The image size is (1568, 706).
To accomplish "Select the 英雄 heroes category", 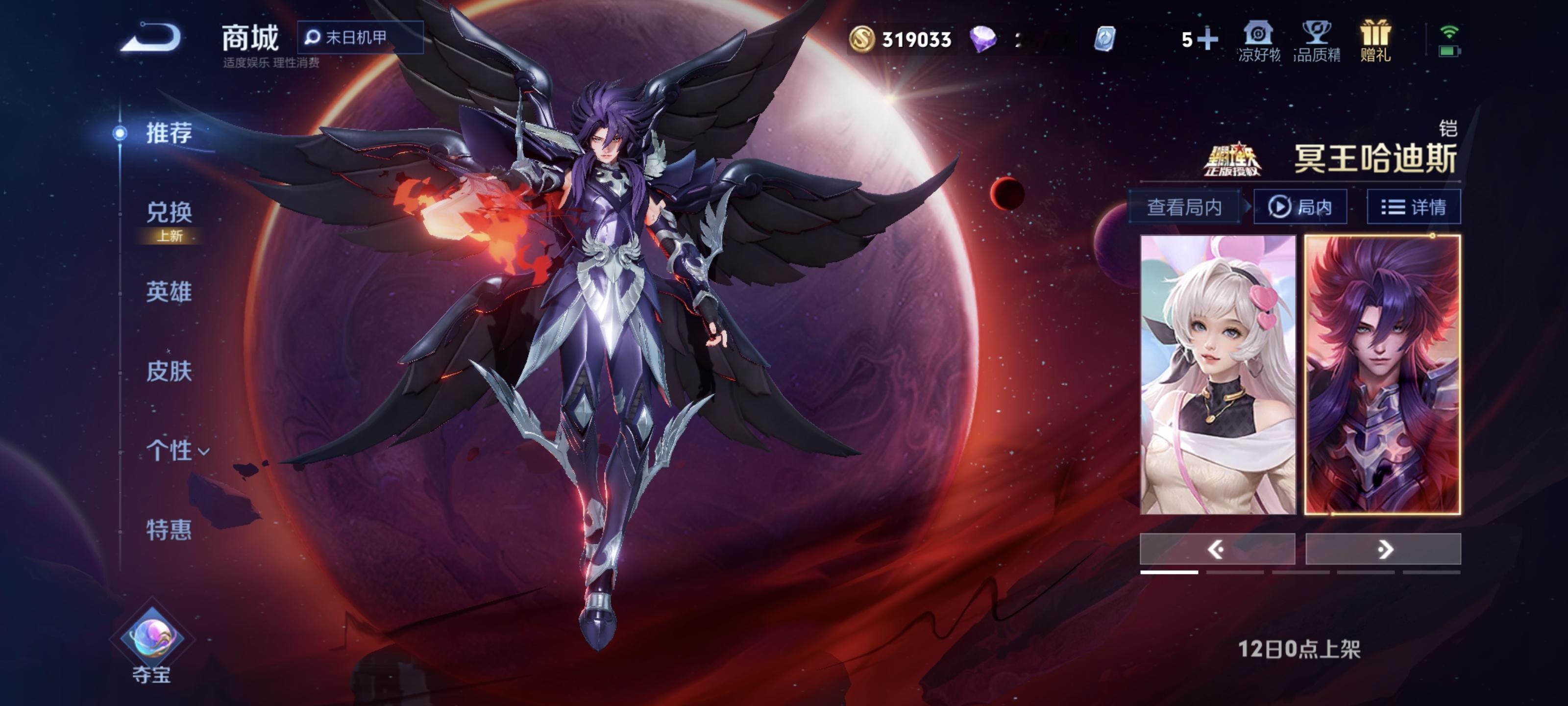I will pyautogui.click(x=169, y=292).
